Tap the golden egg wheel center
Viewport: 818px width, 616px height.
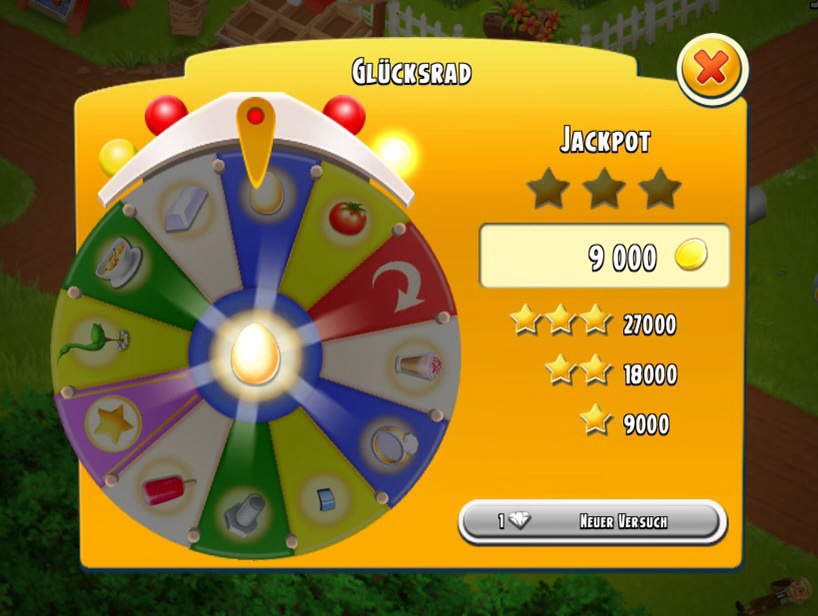255,356
